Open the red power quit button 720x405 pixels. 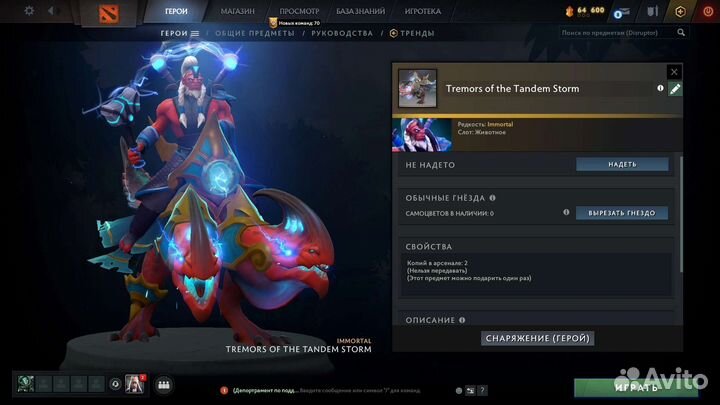pos(708,11)
